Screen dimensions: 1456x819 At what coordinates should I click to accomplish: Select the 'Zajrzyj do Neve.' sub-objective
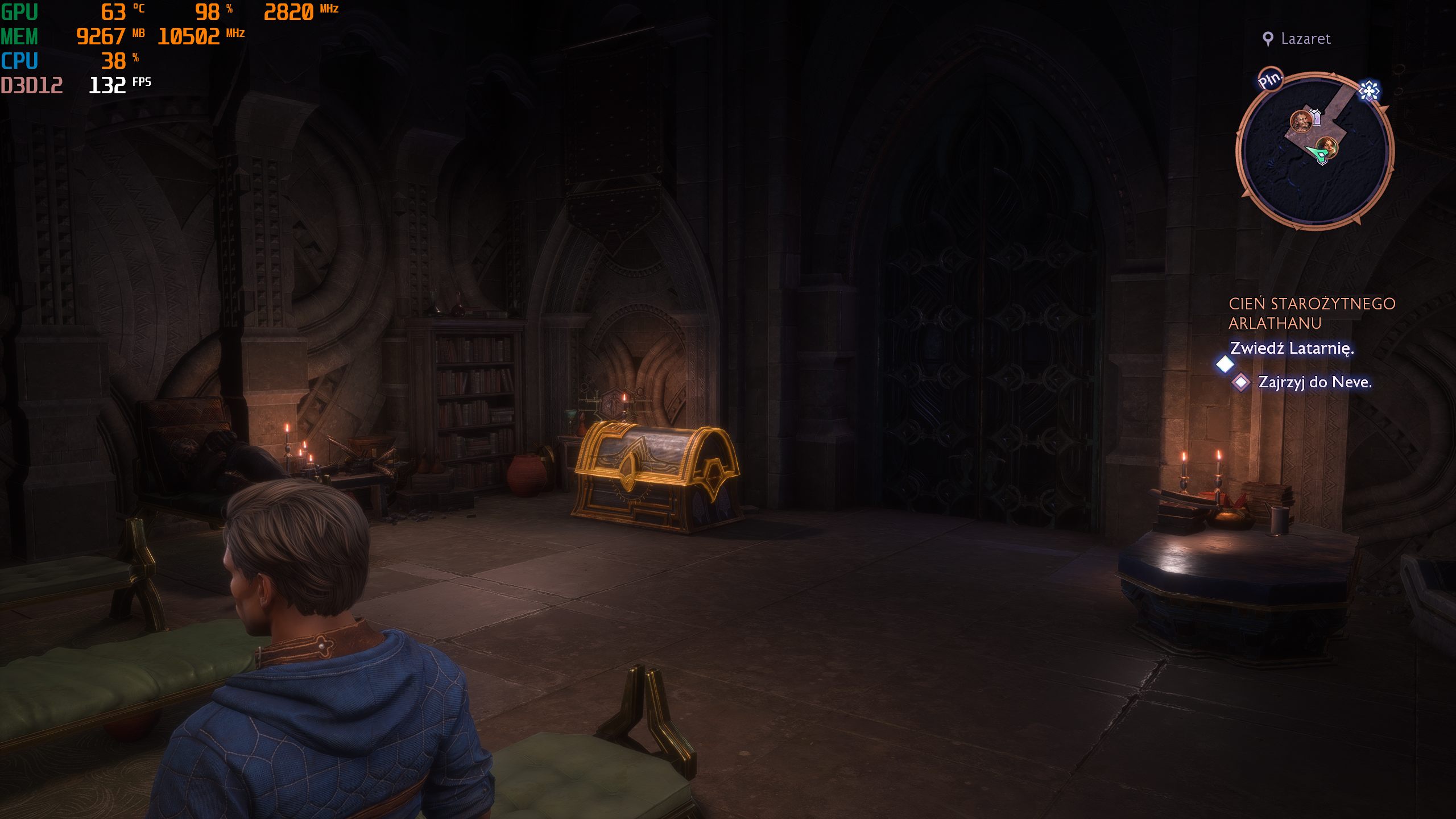tap(1314, 382)
